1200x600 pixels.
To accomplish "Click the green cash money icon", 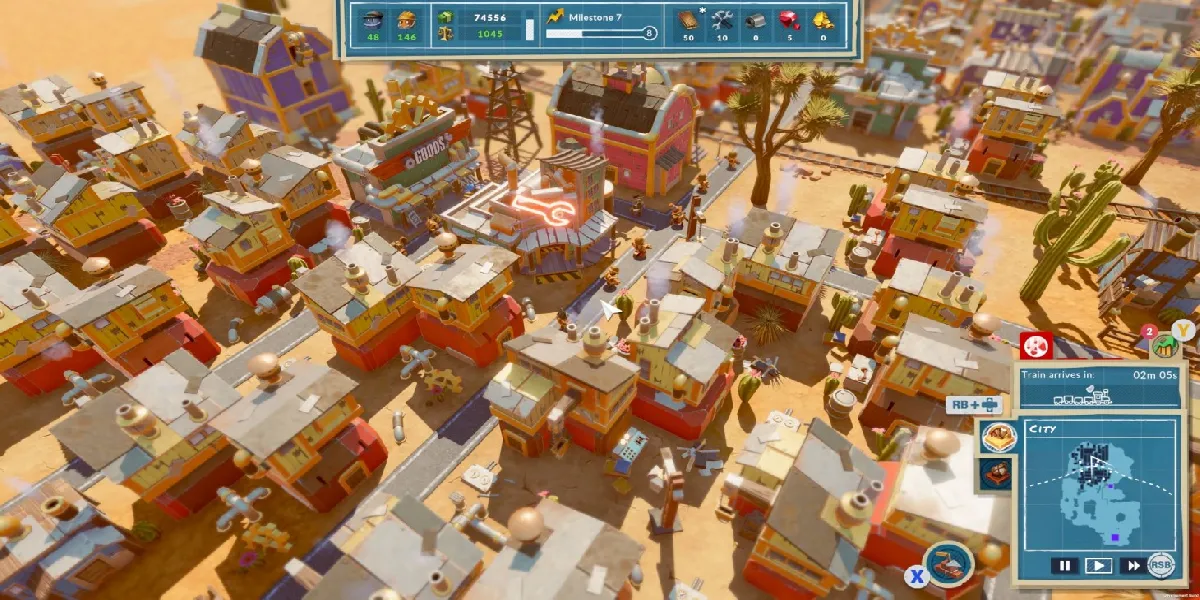I will pyautogui.click(x=445, y=17).
